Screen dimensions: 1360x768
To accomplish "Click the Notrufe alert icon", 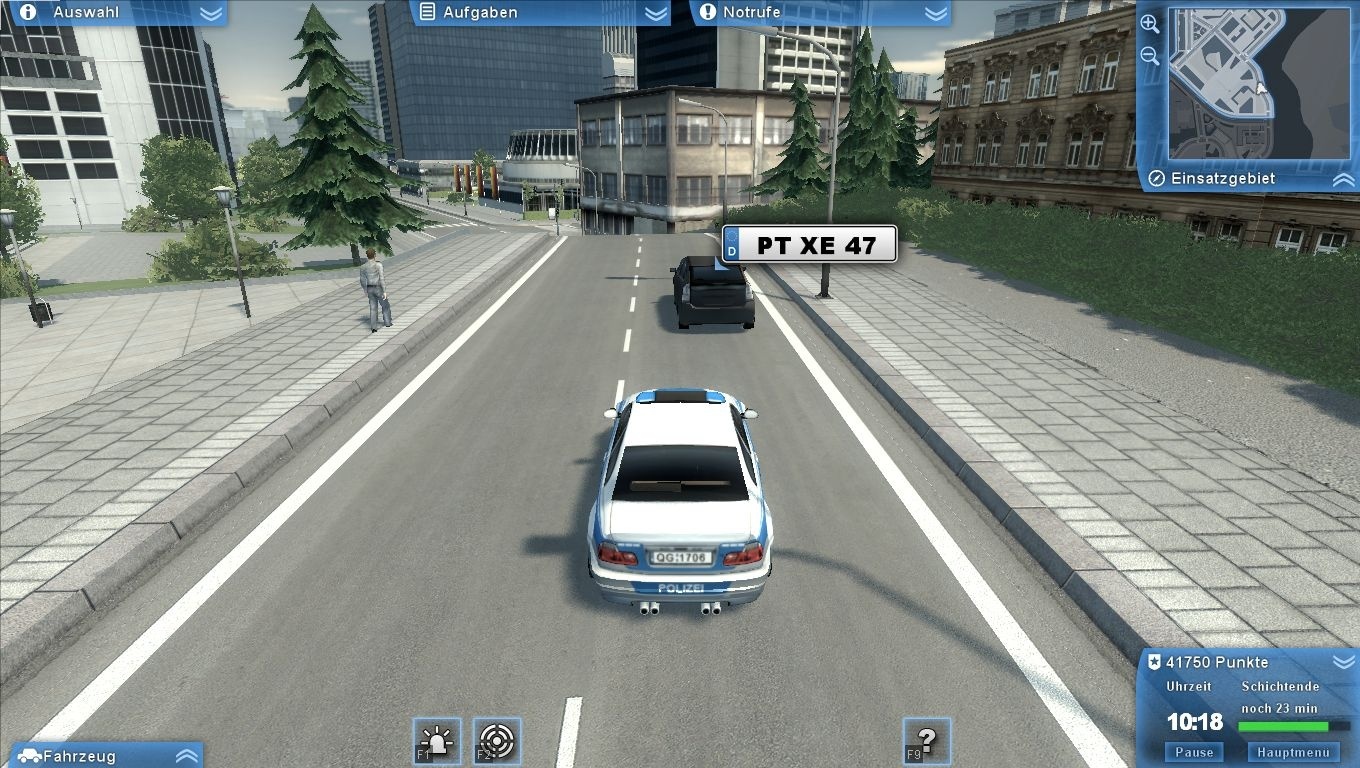I will point(710,12).
